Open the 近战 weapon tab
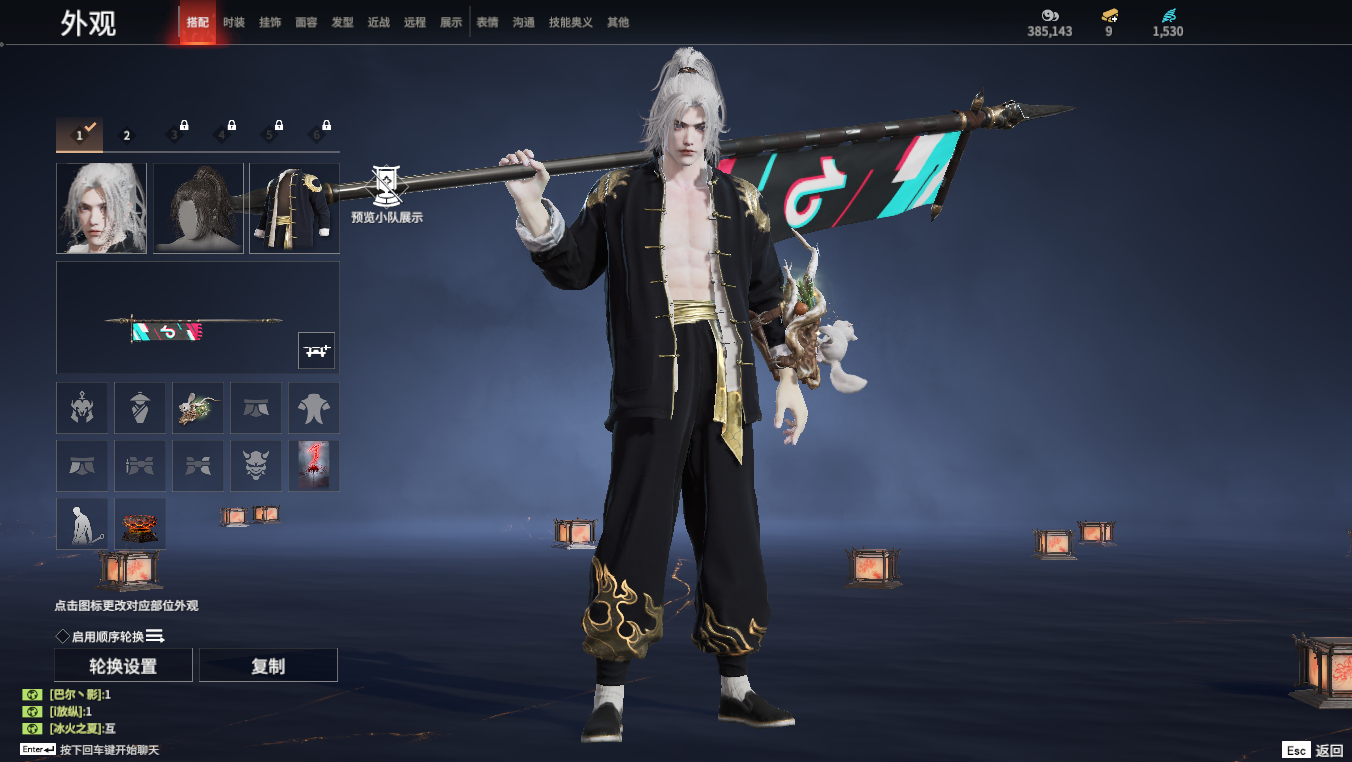1352x762 pixels. [x=378, y=22]
